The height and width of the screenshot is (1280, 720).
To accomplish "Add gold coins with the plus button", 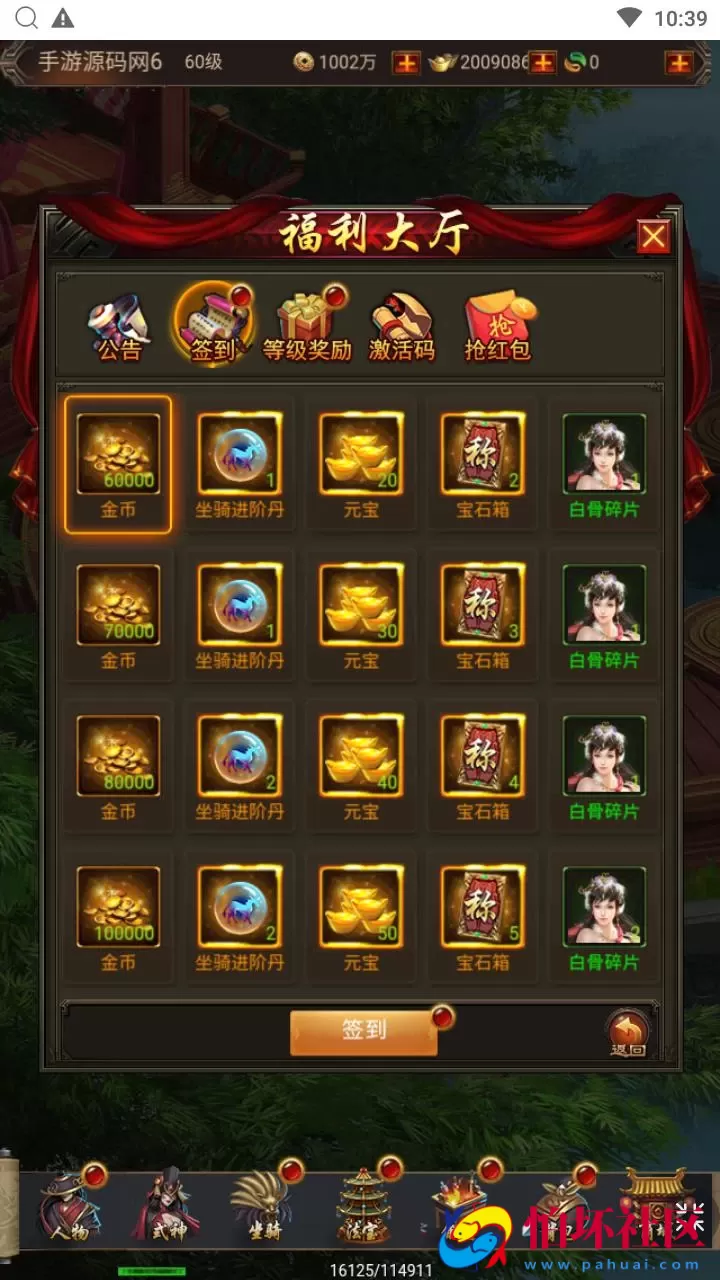I will coord(405,63).
